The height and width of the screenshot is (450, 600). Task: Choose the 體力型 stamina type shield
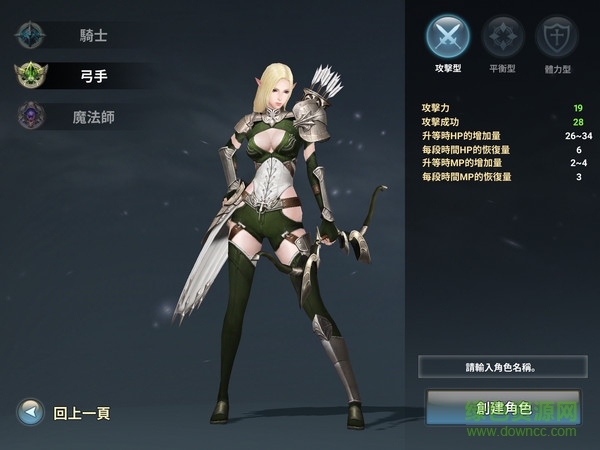[556, 38]
